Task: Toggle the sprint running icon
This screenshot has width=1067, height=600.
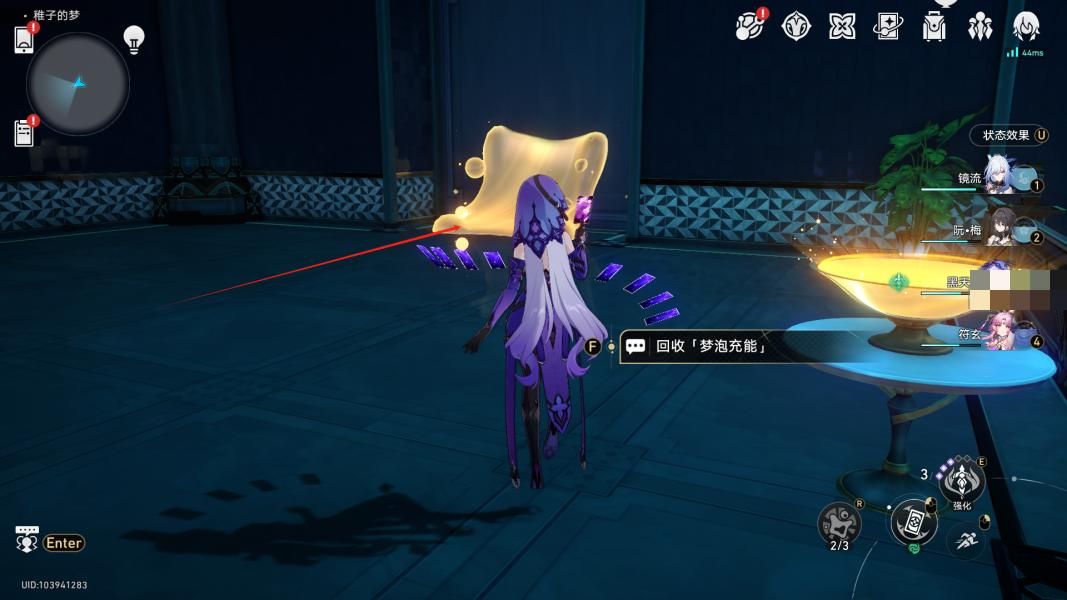Action: point(966,541)
